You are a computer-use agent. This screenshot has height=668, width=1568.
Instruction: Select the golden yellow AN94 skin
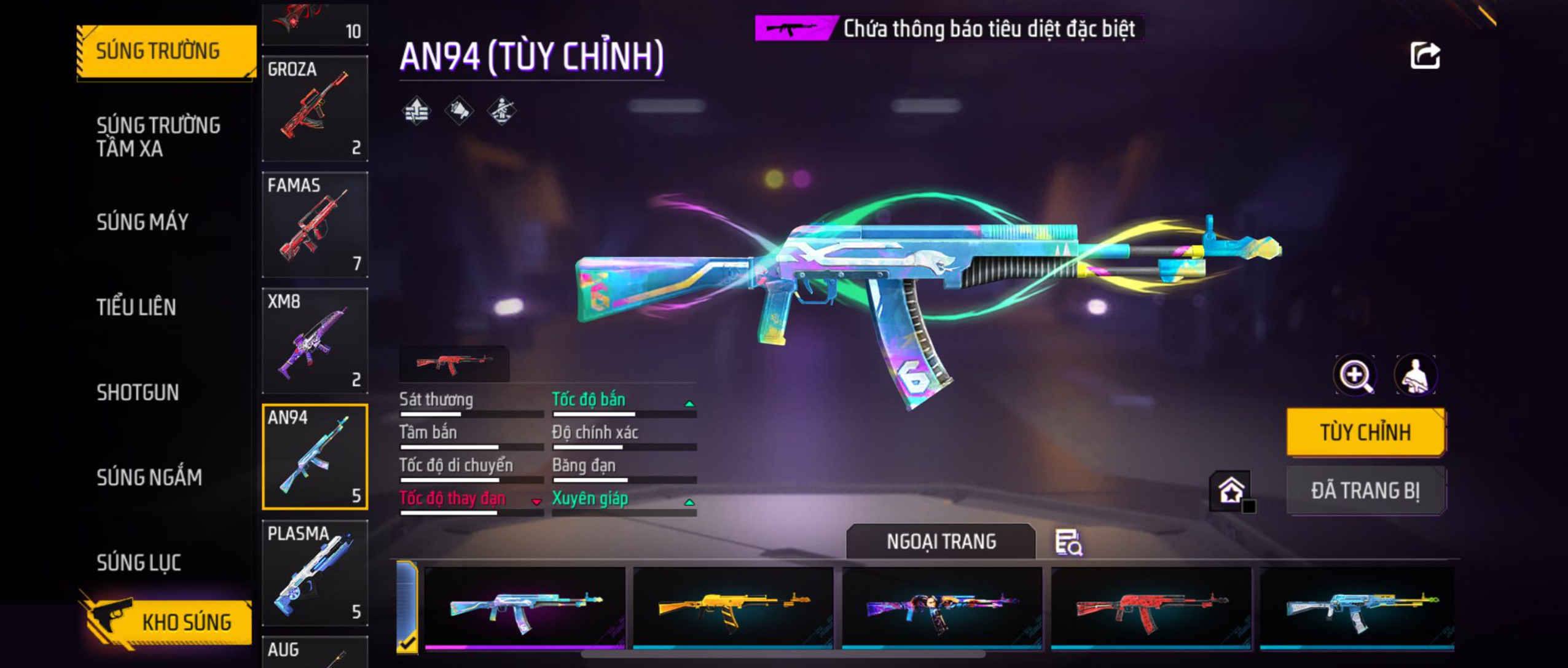[x=733, y=607]
